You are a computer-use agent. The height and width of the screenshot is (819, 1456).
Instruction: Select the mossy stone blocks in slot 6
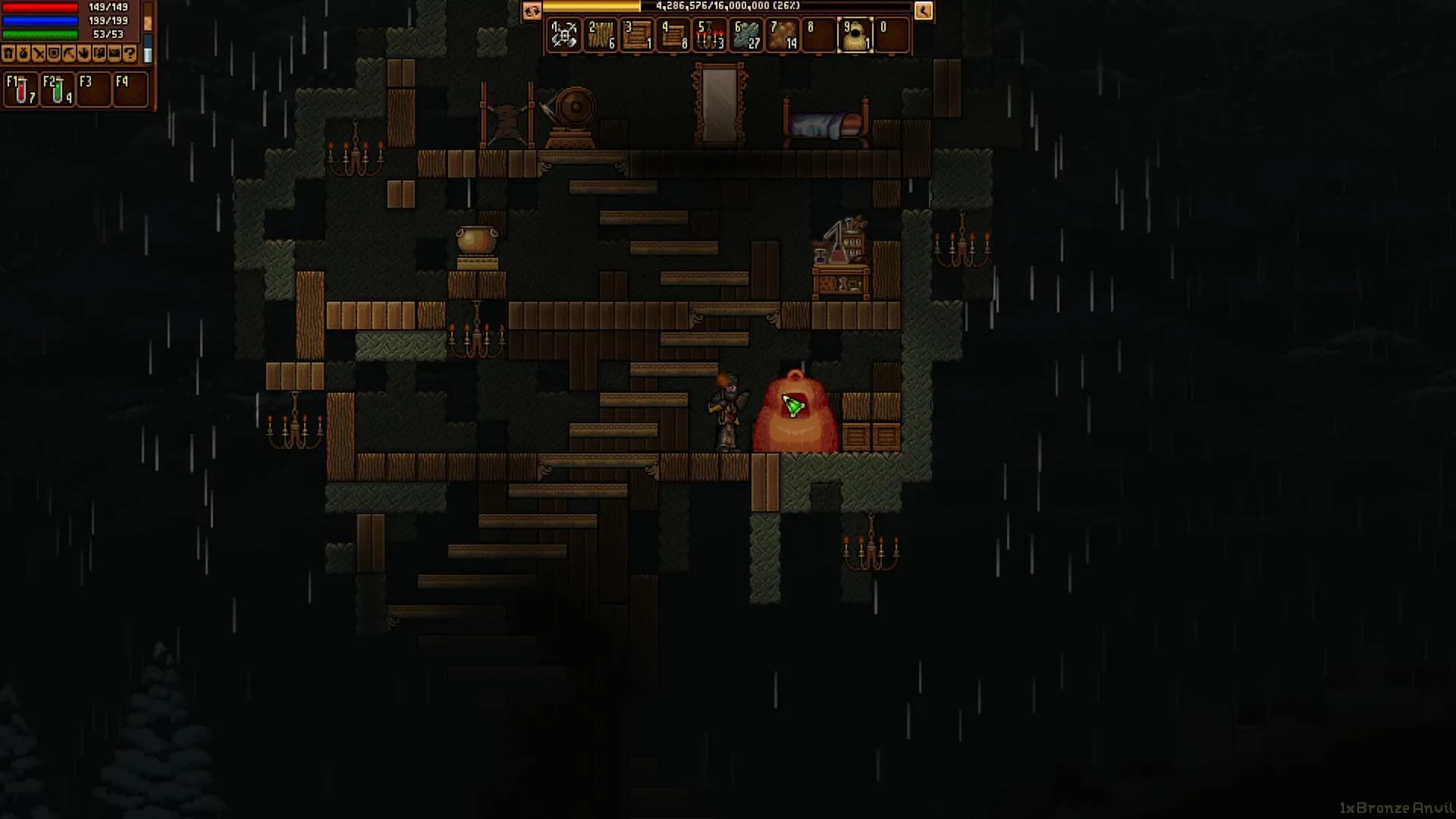[746, 36]
